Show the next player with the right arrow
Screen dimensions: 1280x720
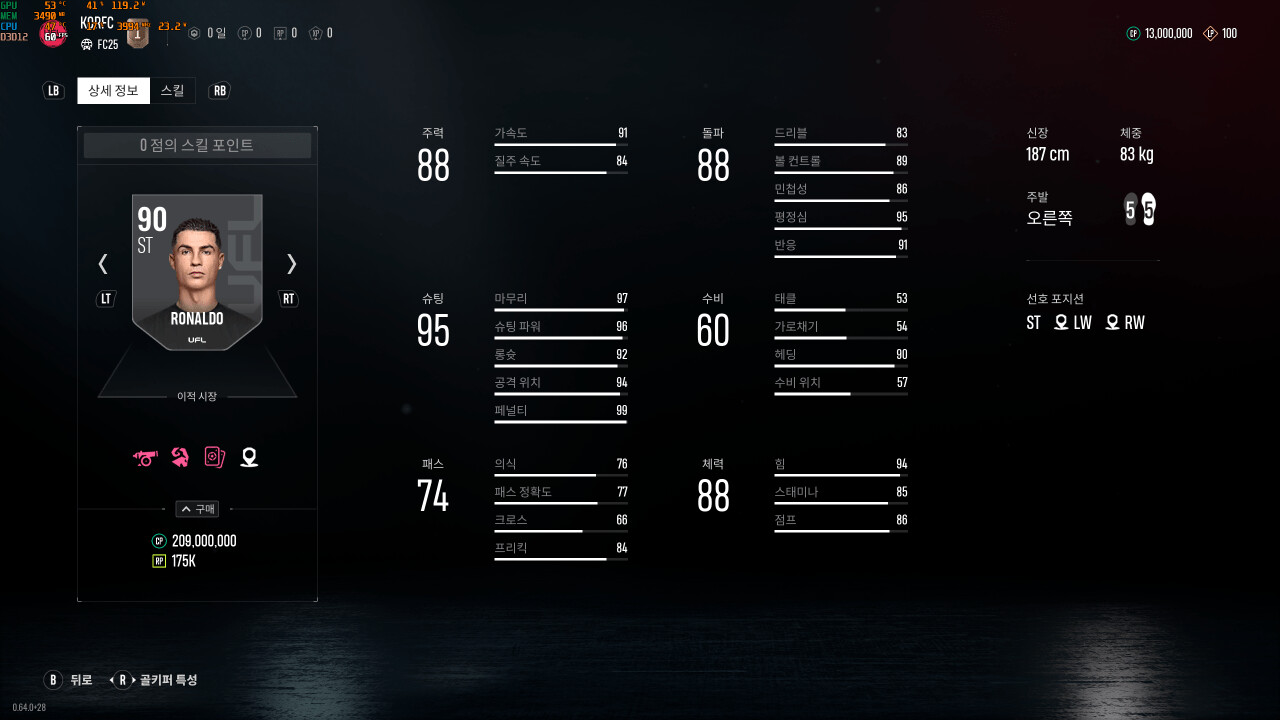tap(291, 264)
